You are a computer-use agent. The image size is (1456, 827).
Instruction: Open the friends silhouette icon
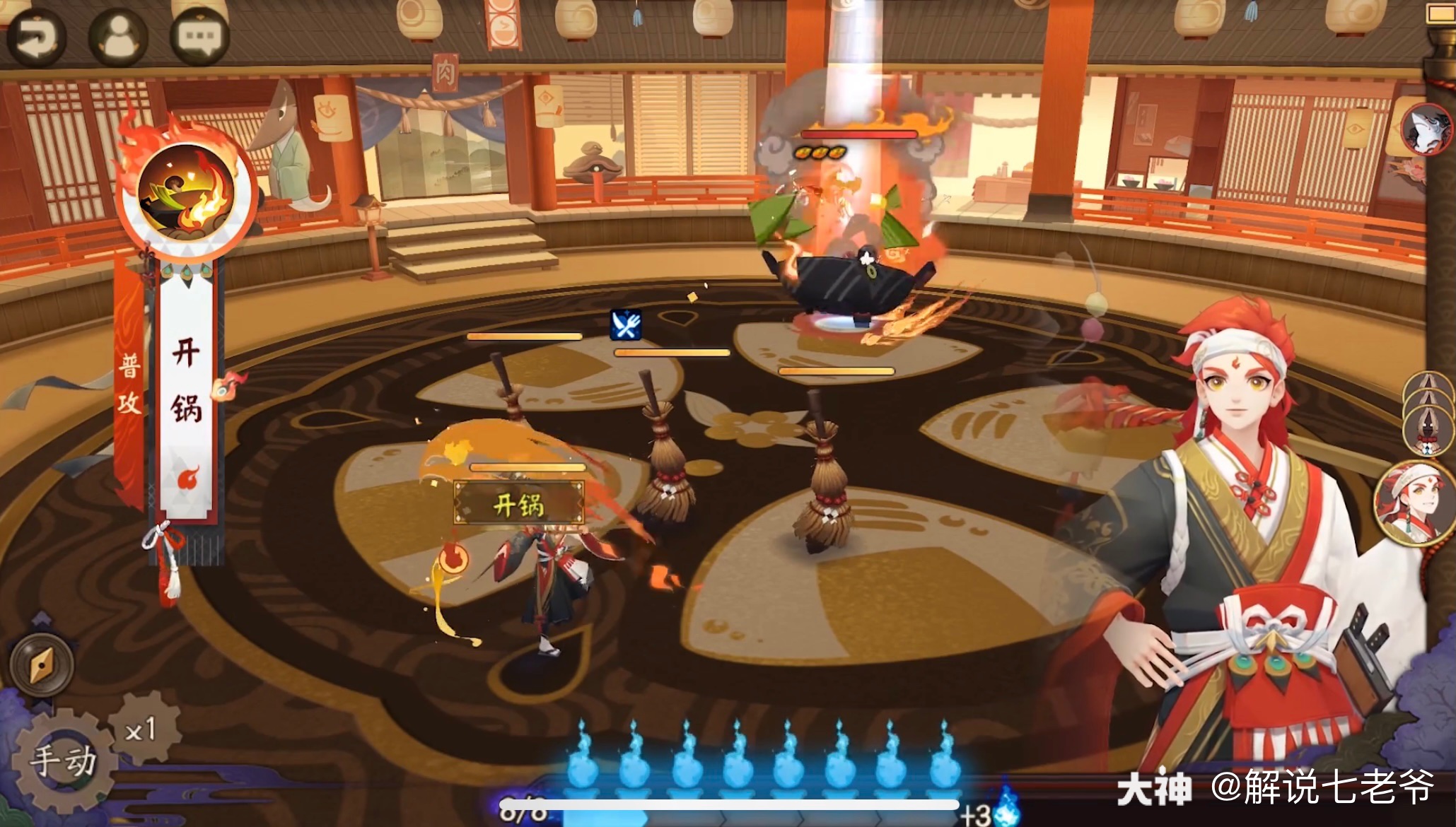click(118, 37)
